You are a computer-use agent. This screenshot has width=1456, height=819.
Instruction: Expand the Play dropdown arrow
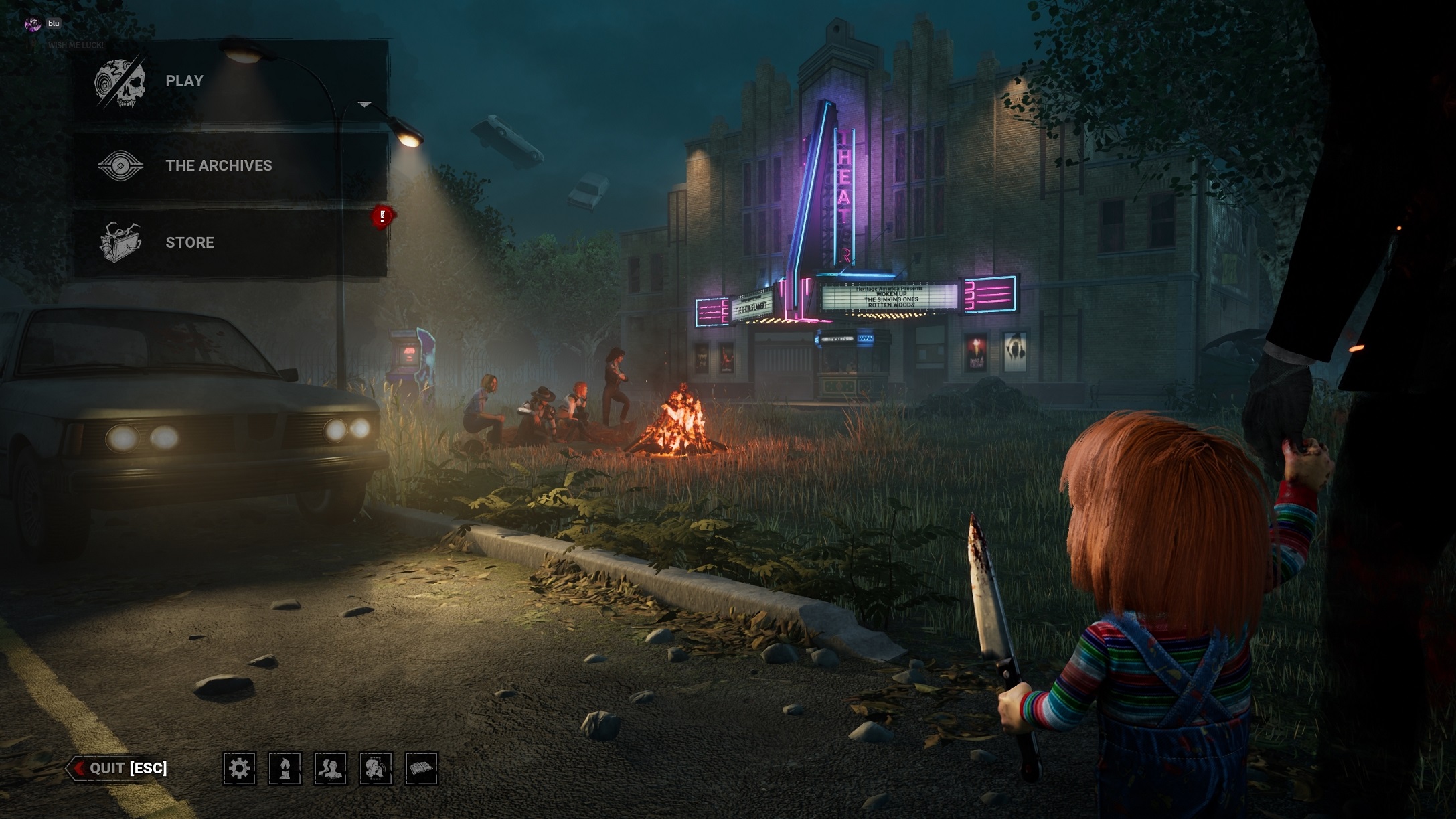(364, 104)
